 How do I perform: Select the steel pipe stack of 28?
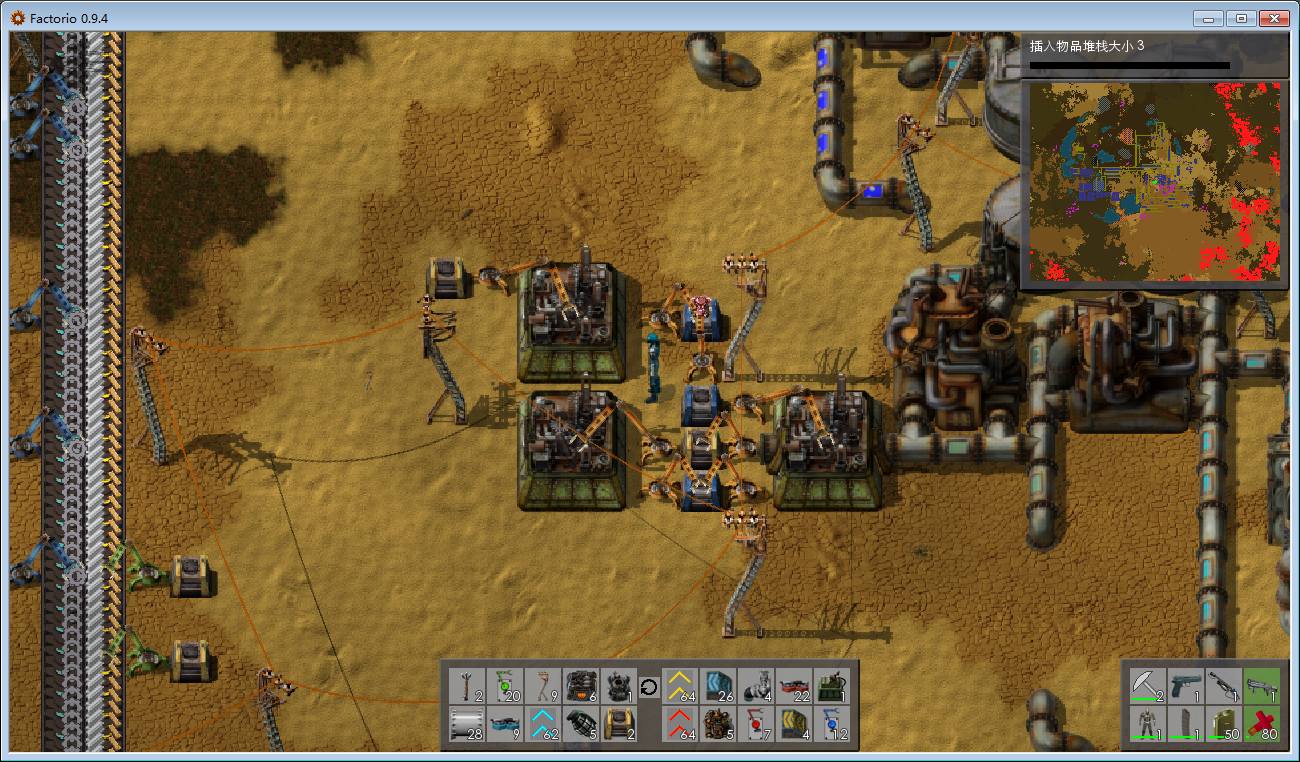coord(467,724)
